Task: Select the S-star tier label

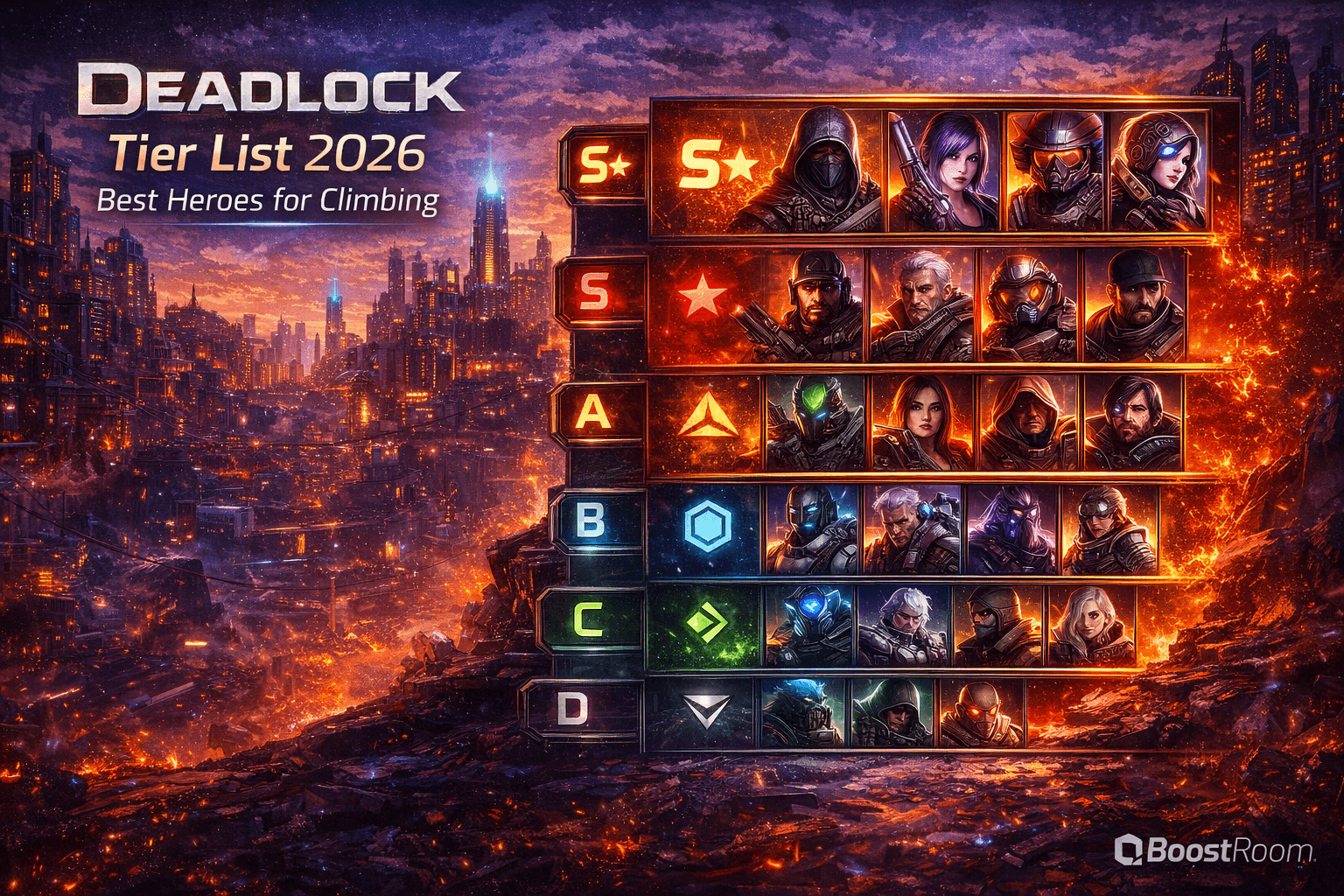Action: click(x=605, y=164)
